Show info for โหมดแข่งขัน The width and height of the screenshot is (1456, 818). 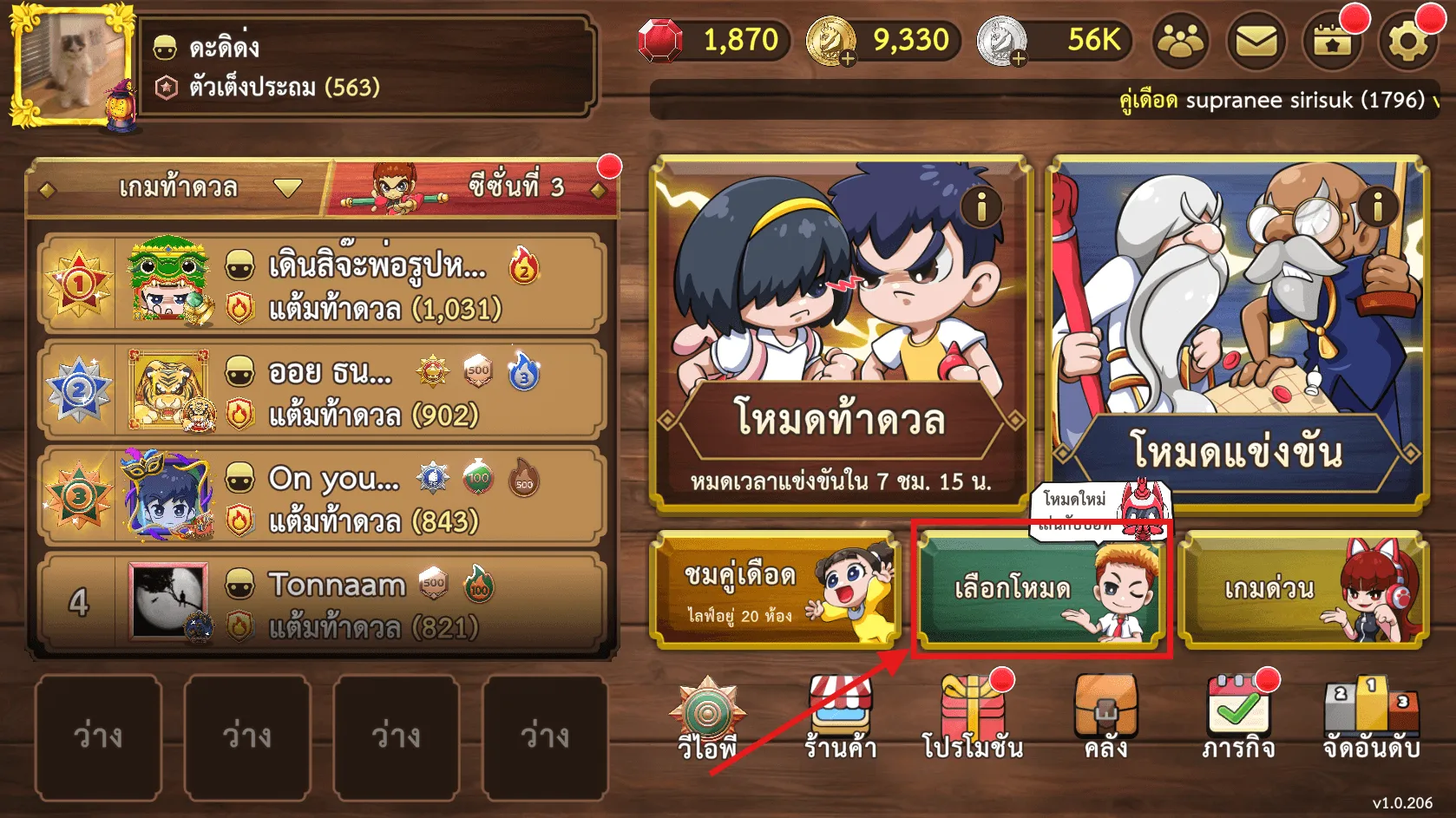pyautogui.click(x=1377, y=207)
